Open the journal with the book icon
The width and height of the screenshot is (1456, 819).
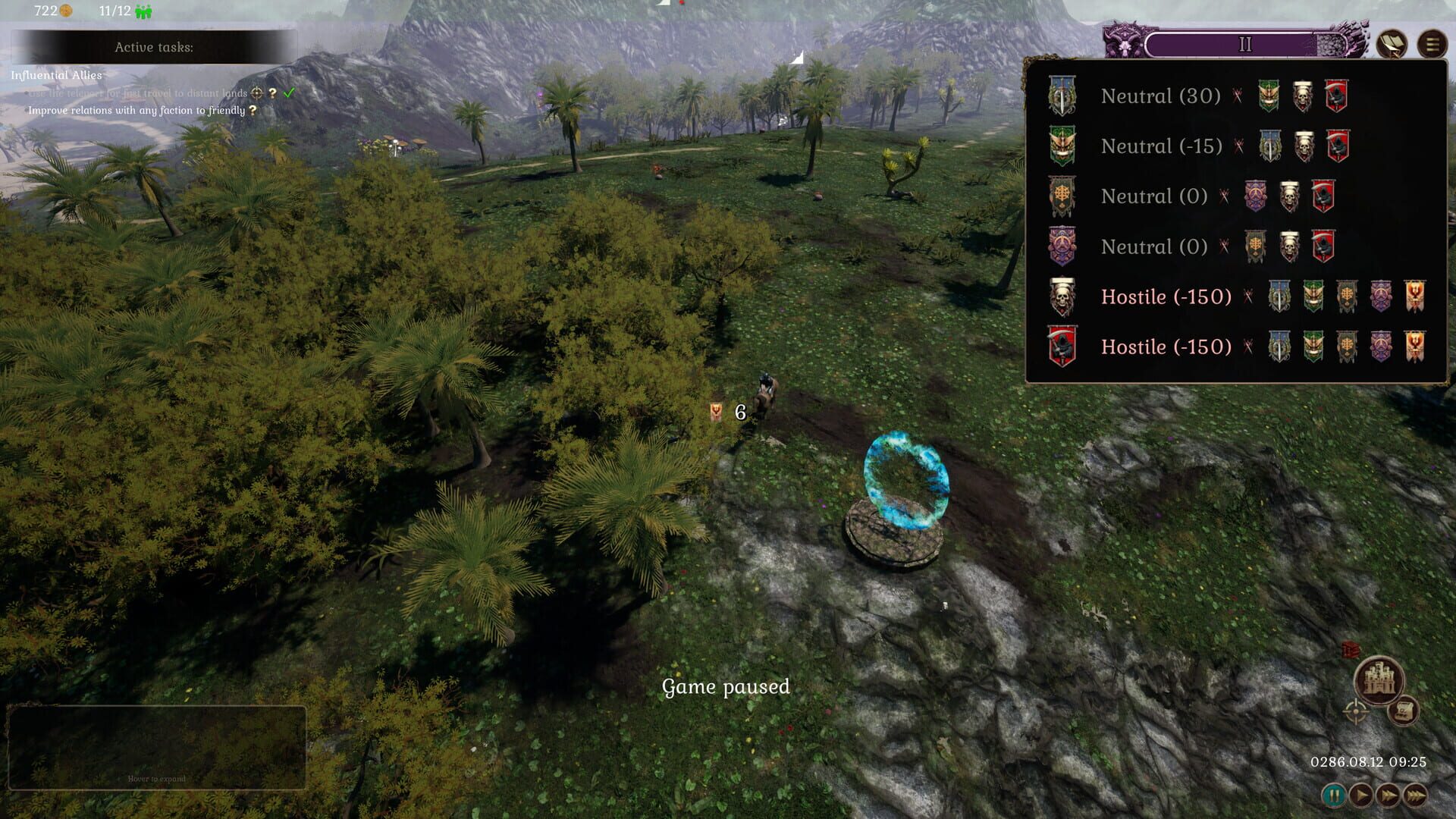tap(1392, 44)
